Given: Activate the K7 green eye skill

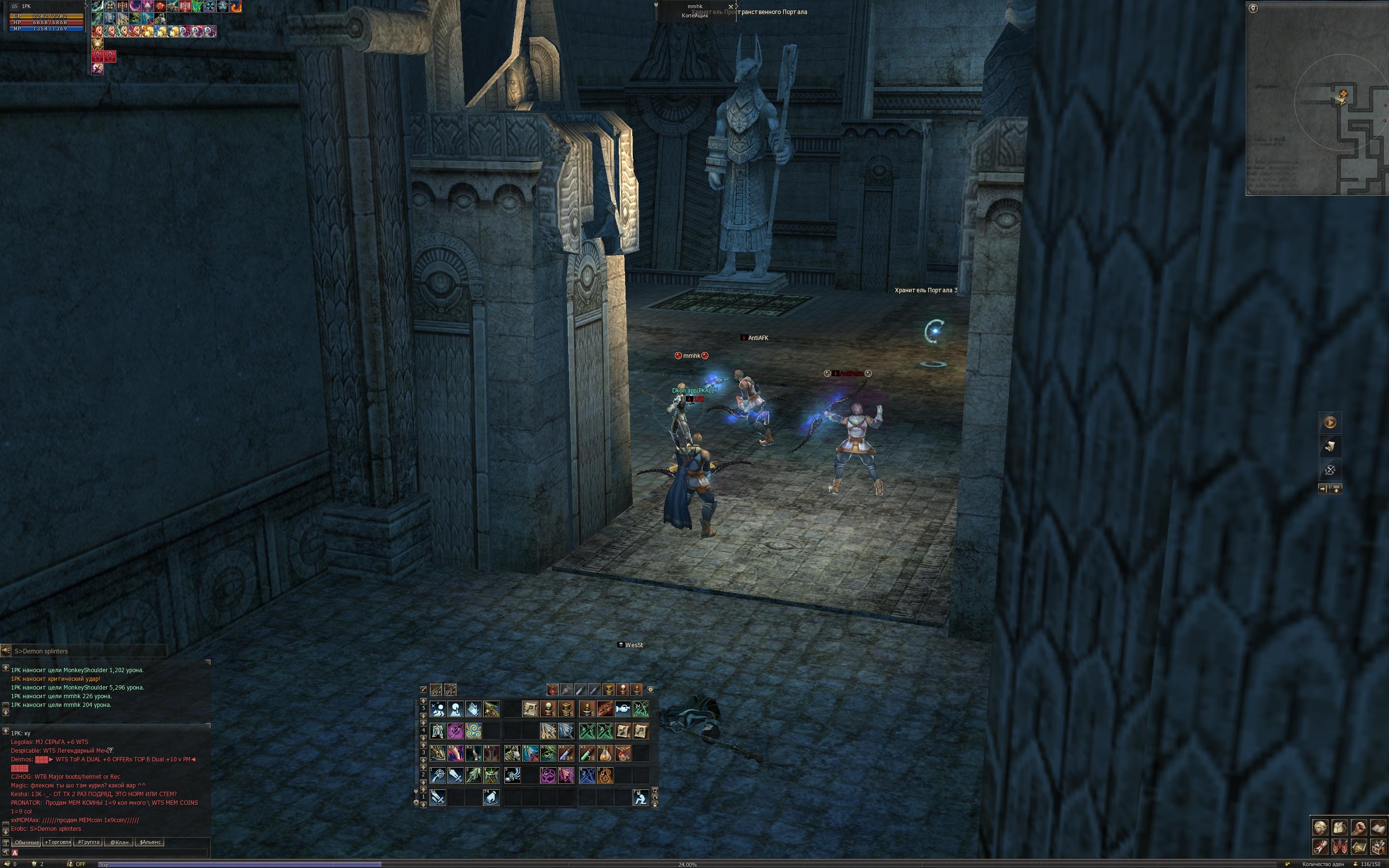Looking at the screenshot, I should (548, 753).
